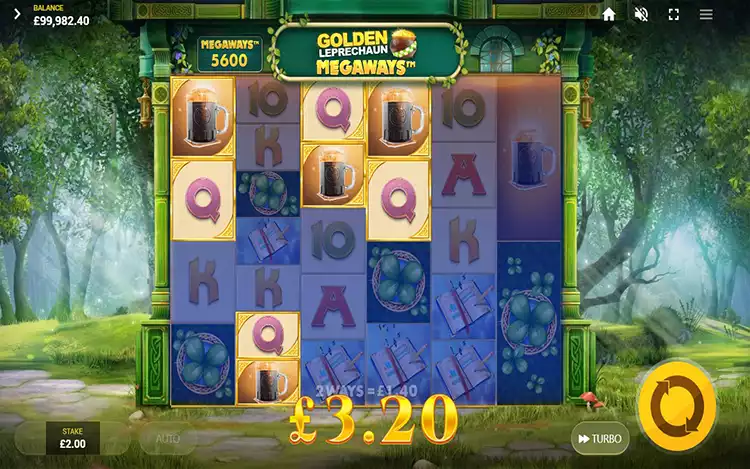Change the £2.00 stake amount
The height and width of the screenshot is (469, 750).
(72, 438)
